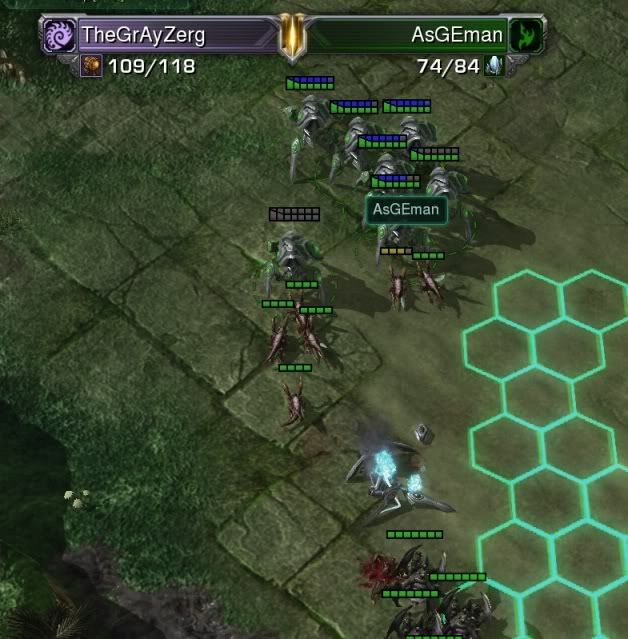Screen dimensions: 628x639
Task: Click the green race icon beside AsGEman
Action: (524, 36)
